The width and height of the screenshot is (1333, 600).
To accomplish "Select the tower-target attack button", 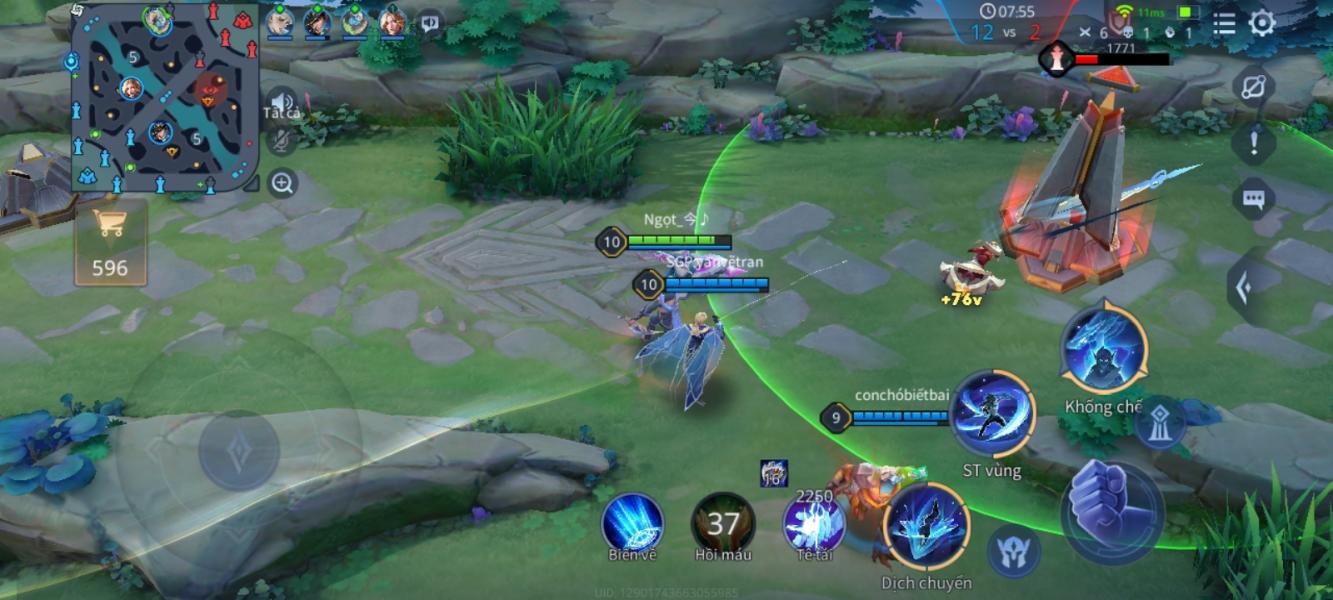I will [1160, 422].
